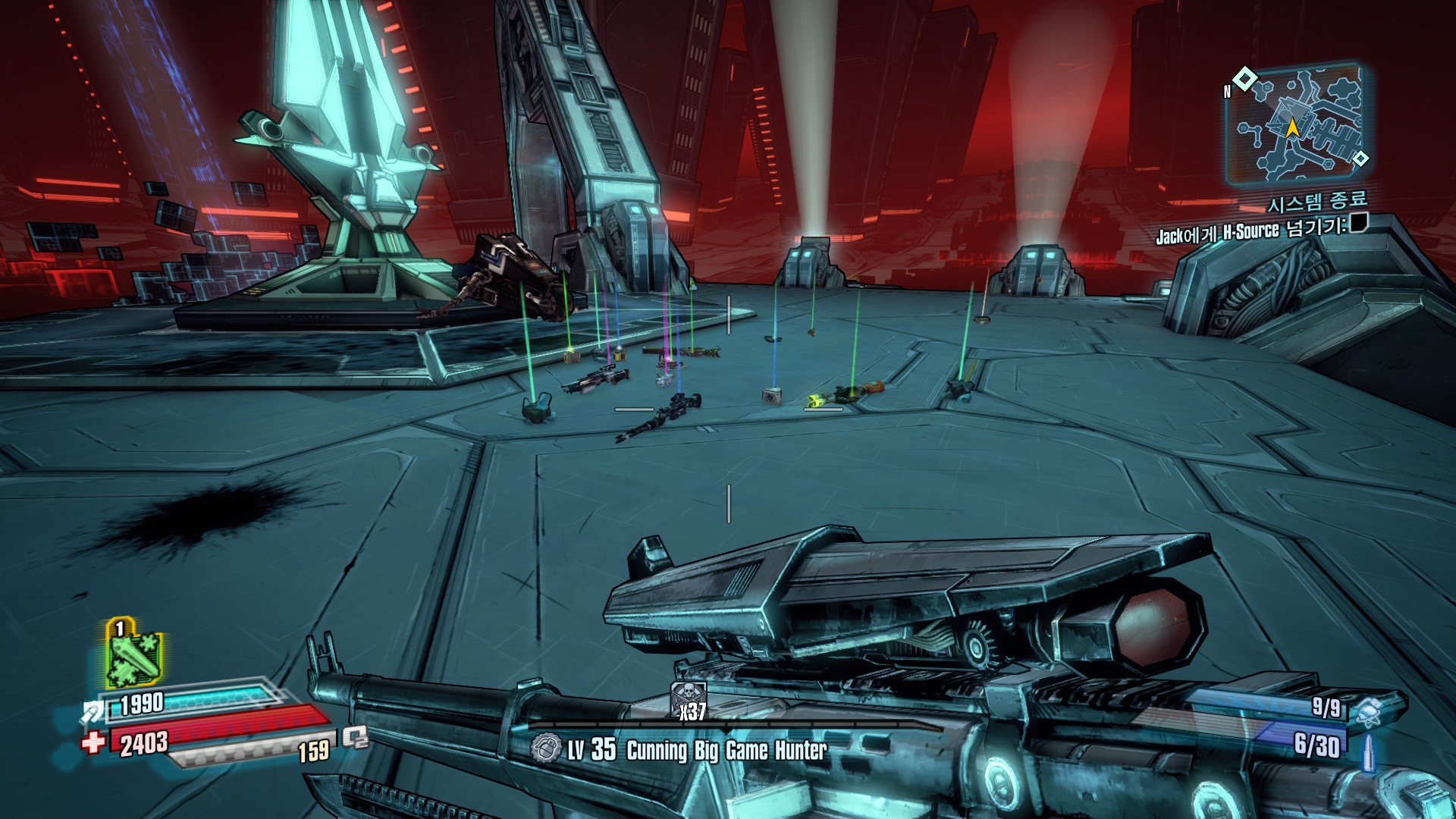This screenshot has height=819, width=1456.
Task: Toggle the H-Source objective checkbox
Action: 1358,223
